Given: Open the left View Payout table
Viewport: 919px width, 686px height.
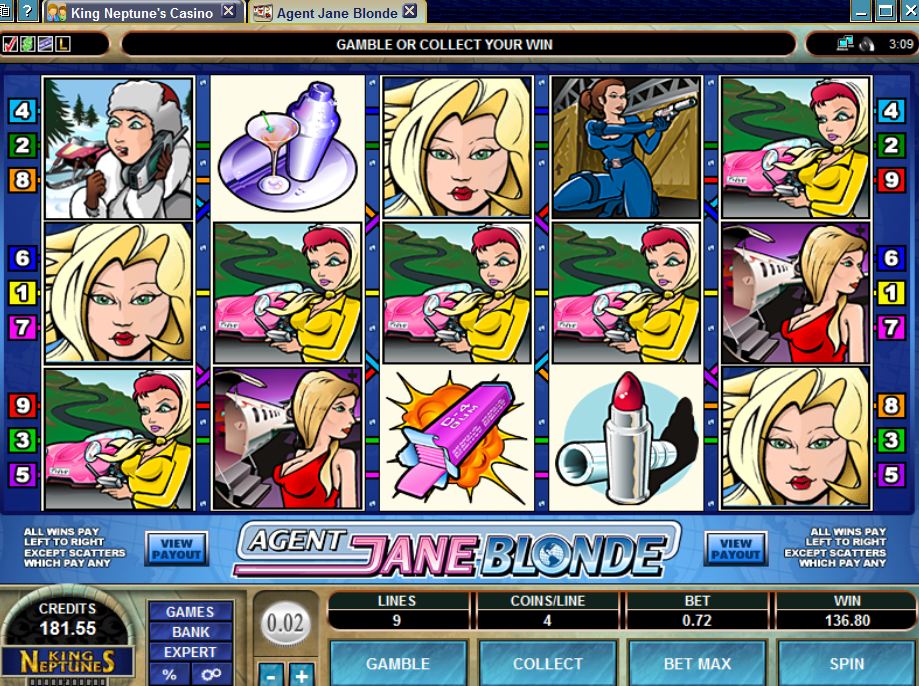Looking at the screenshot, I should tap(176, 548).
